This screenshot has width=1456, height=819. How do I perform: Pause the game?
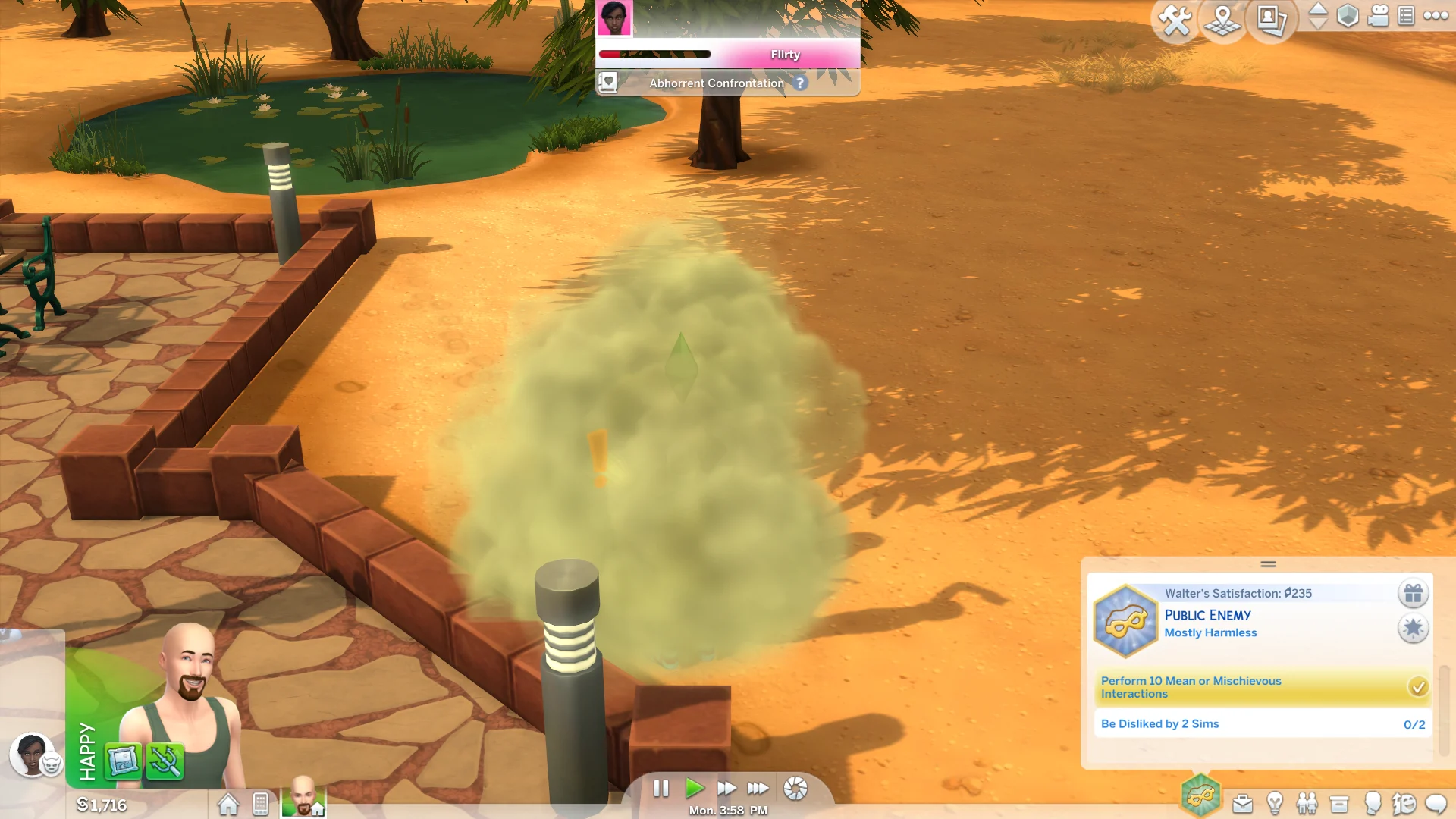coord(661,789)
